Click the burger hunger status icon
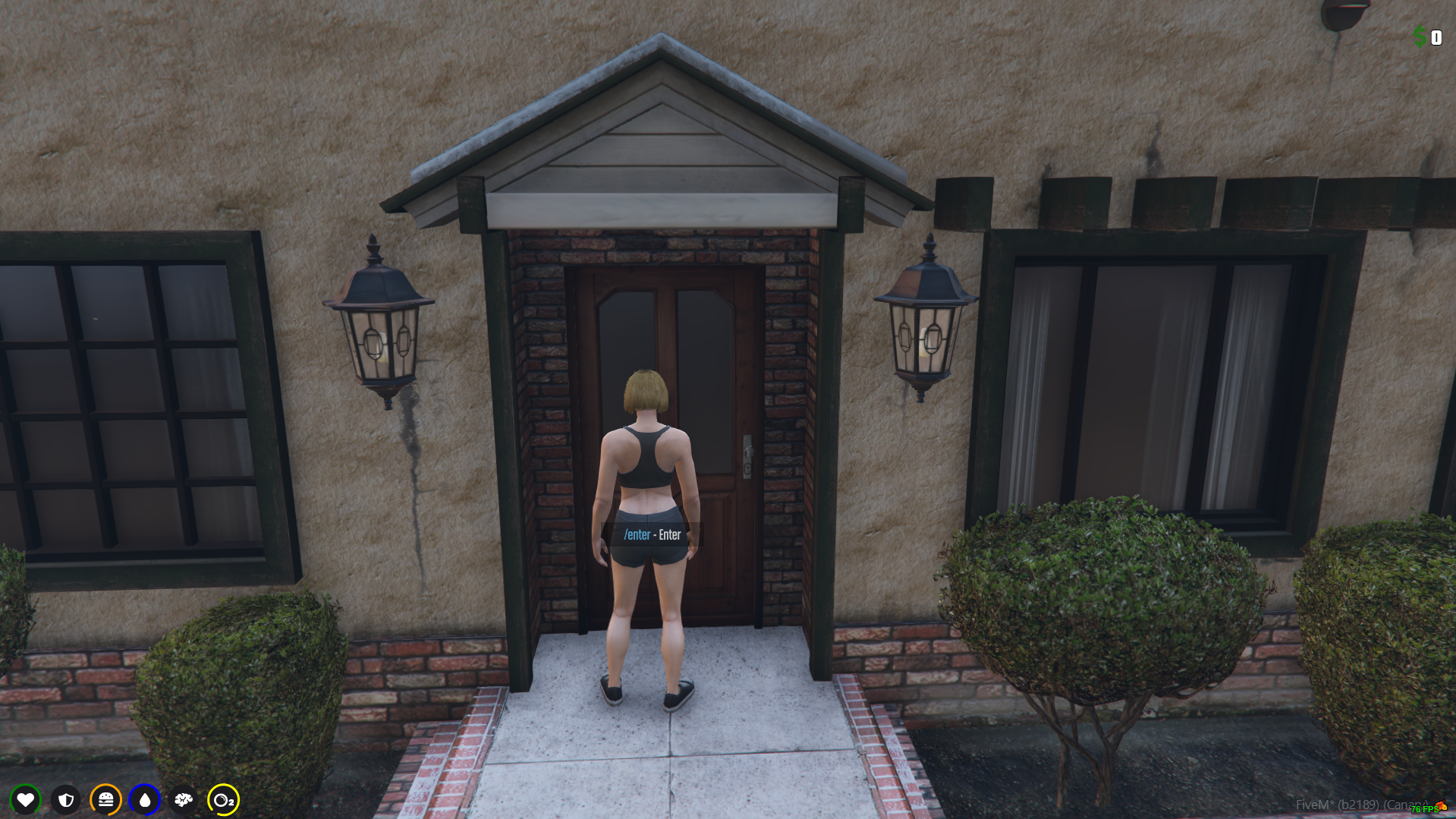The height and width of the screenshot is (819, 1456). point(105,799)
